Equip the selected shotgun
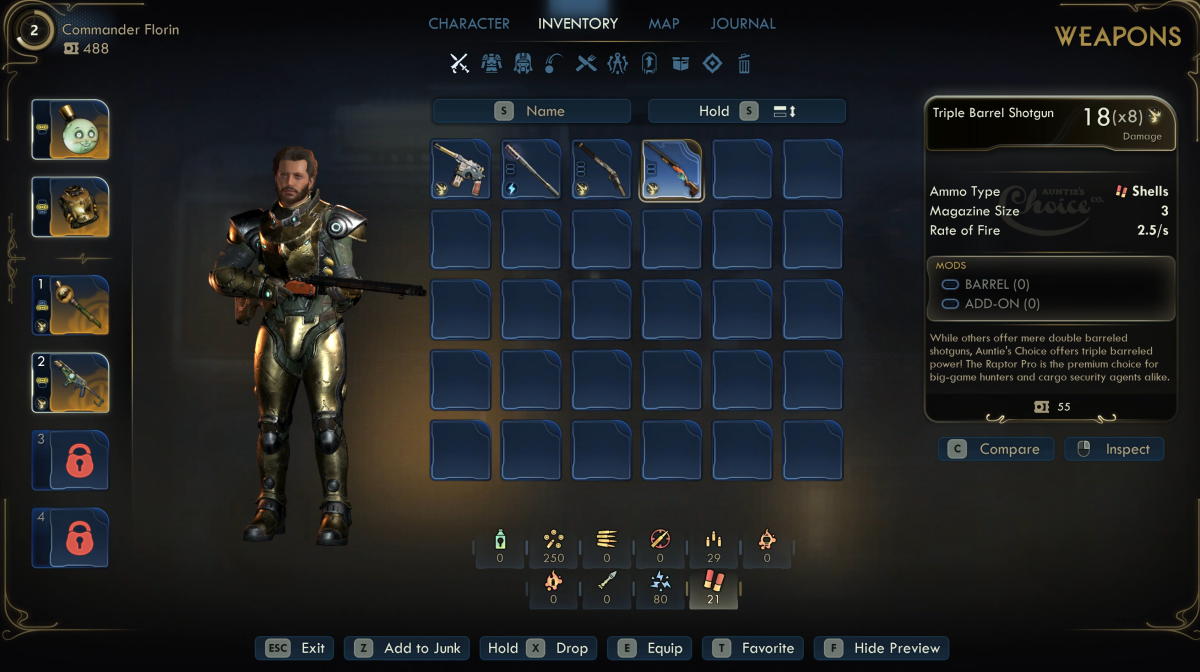1200x672 pixels. click(650, 648)
